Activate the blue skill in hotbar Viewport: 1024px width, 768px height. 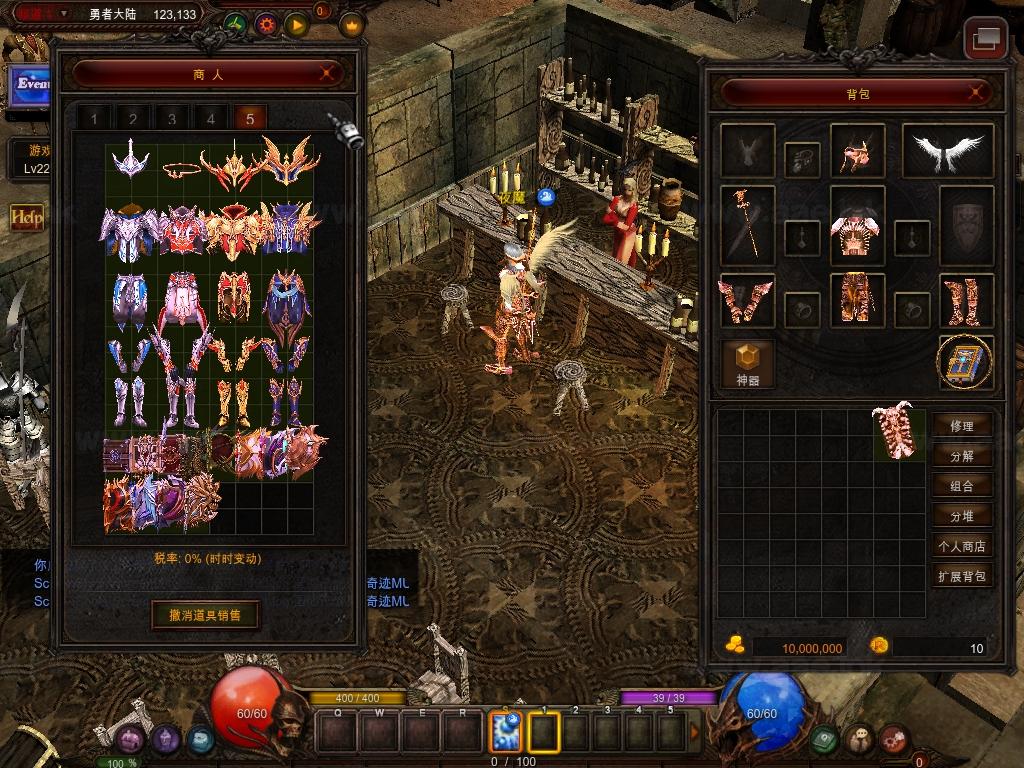click(506, 733)
